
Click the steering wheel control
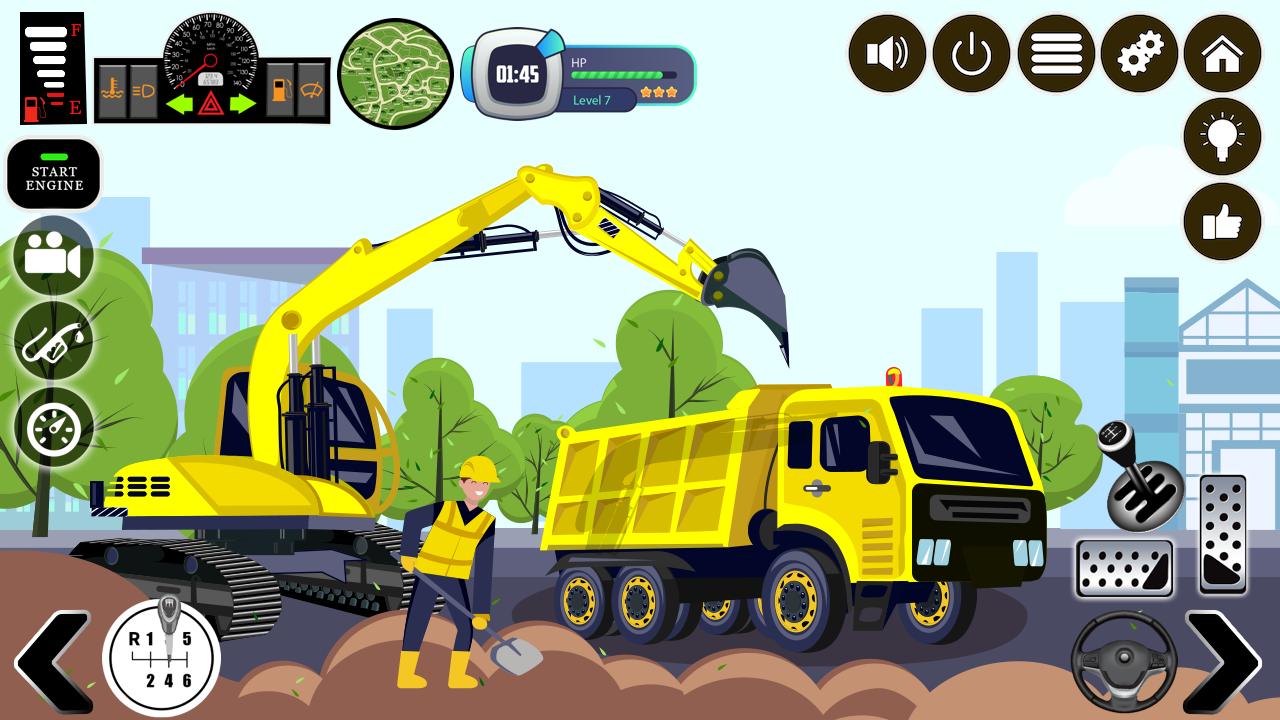click(x=1124, y=660)
